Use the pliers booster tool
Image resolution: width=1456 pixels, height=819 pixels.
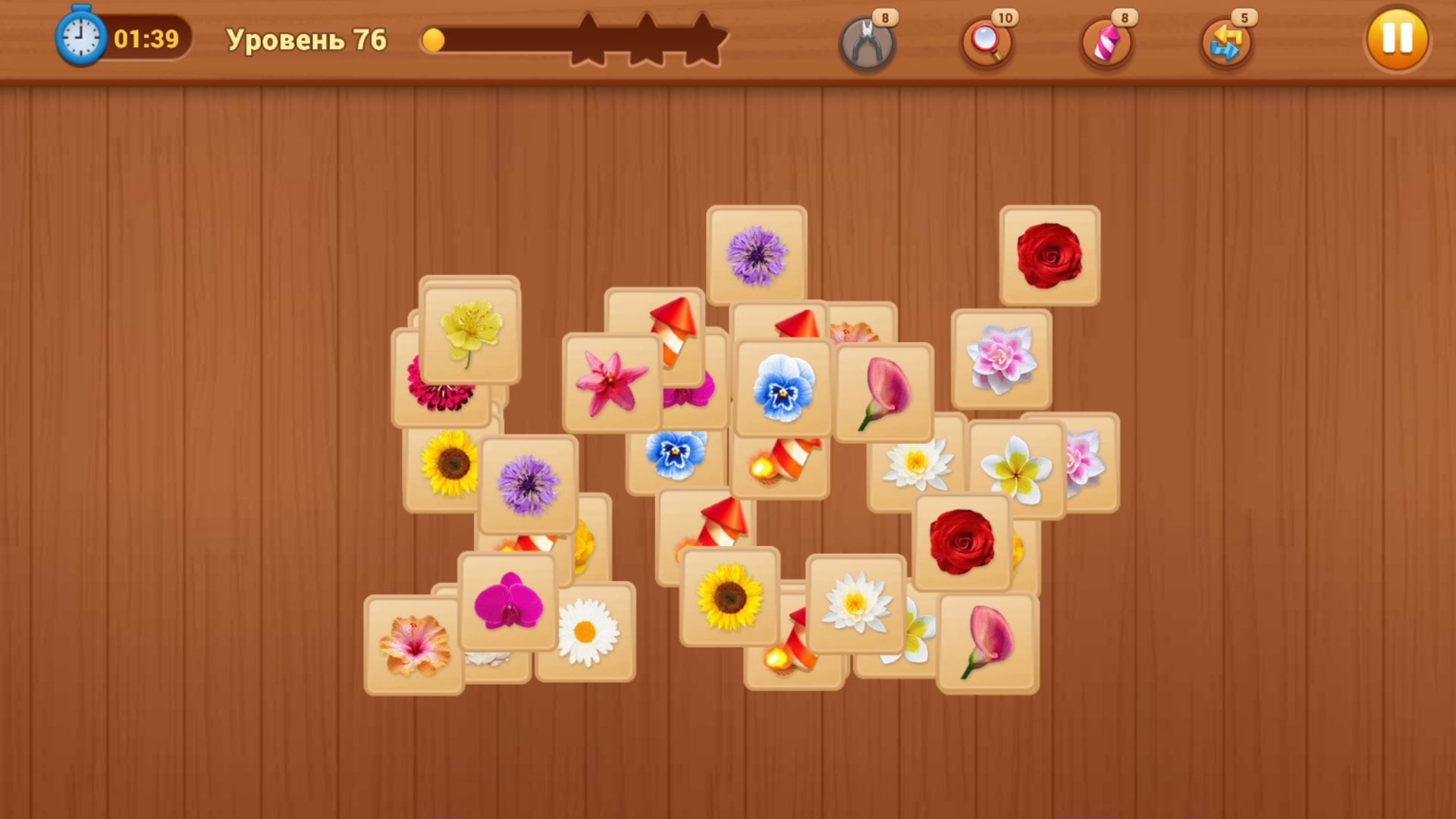(867, 42)
